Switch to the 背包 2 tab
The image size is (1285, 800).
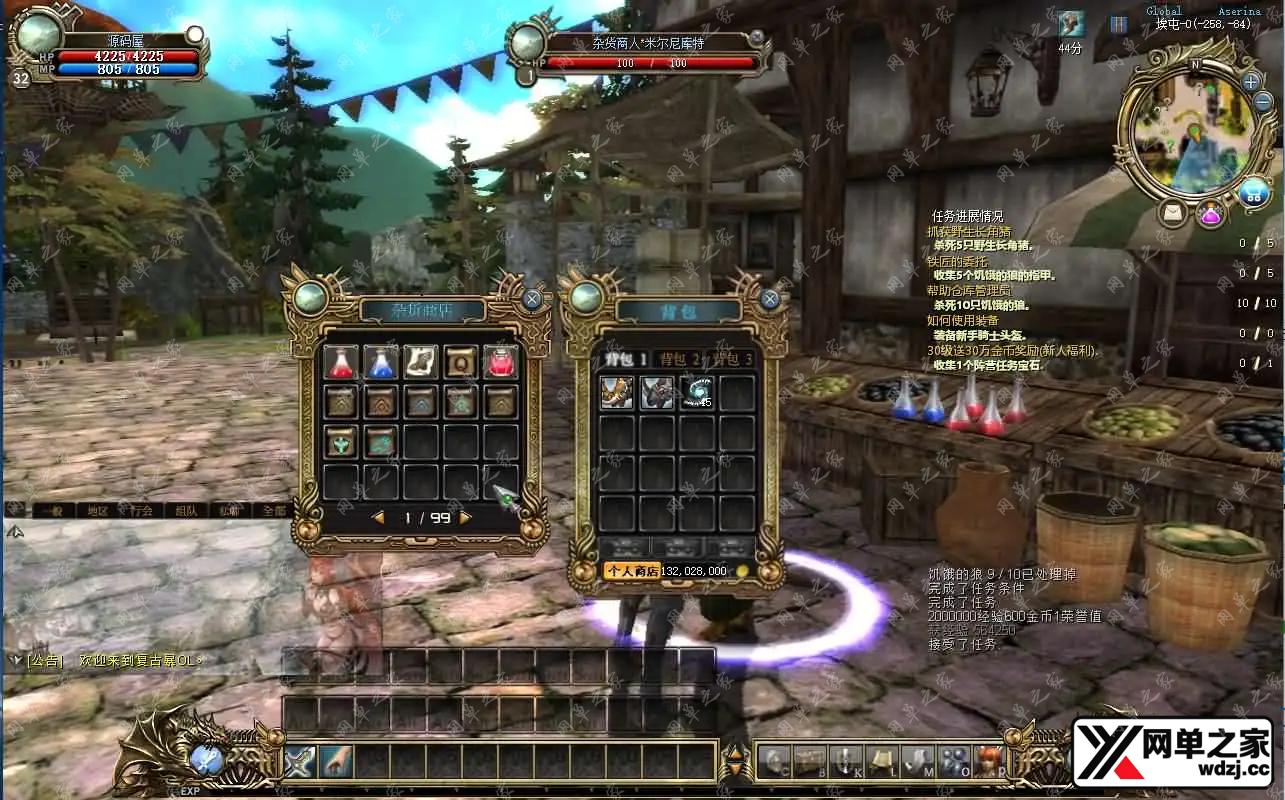(x=679, y=358)
